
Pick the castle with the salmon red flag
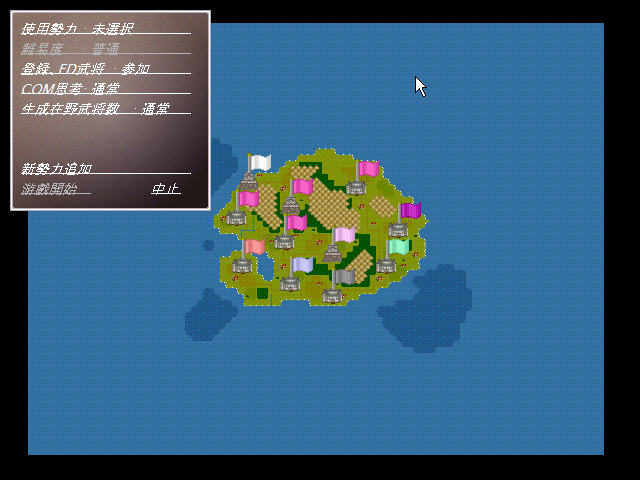(x=243, y=264)
